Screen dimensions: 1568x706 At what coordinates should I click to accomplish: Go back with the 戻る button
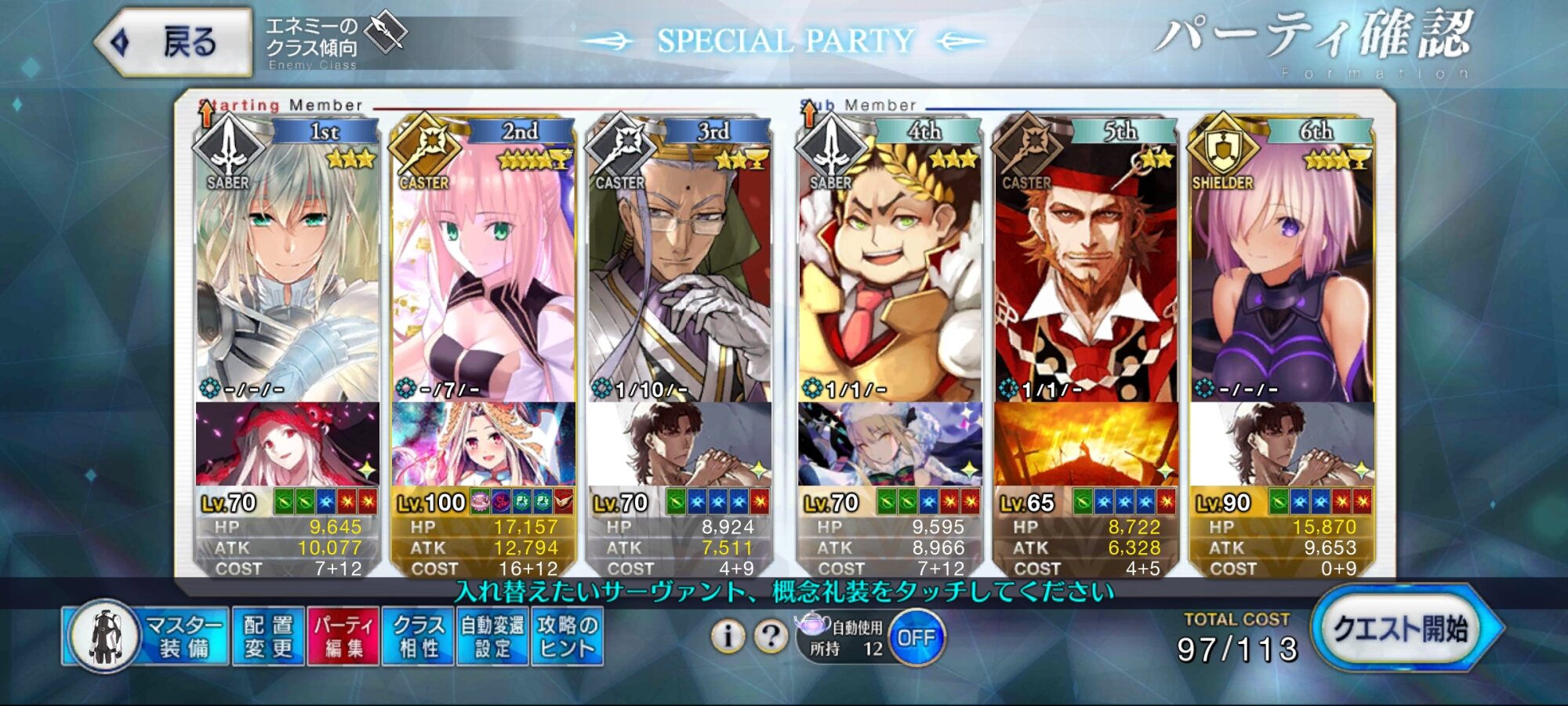[174, 42]
